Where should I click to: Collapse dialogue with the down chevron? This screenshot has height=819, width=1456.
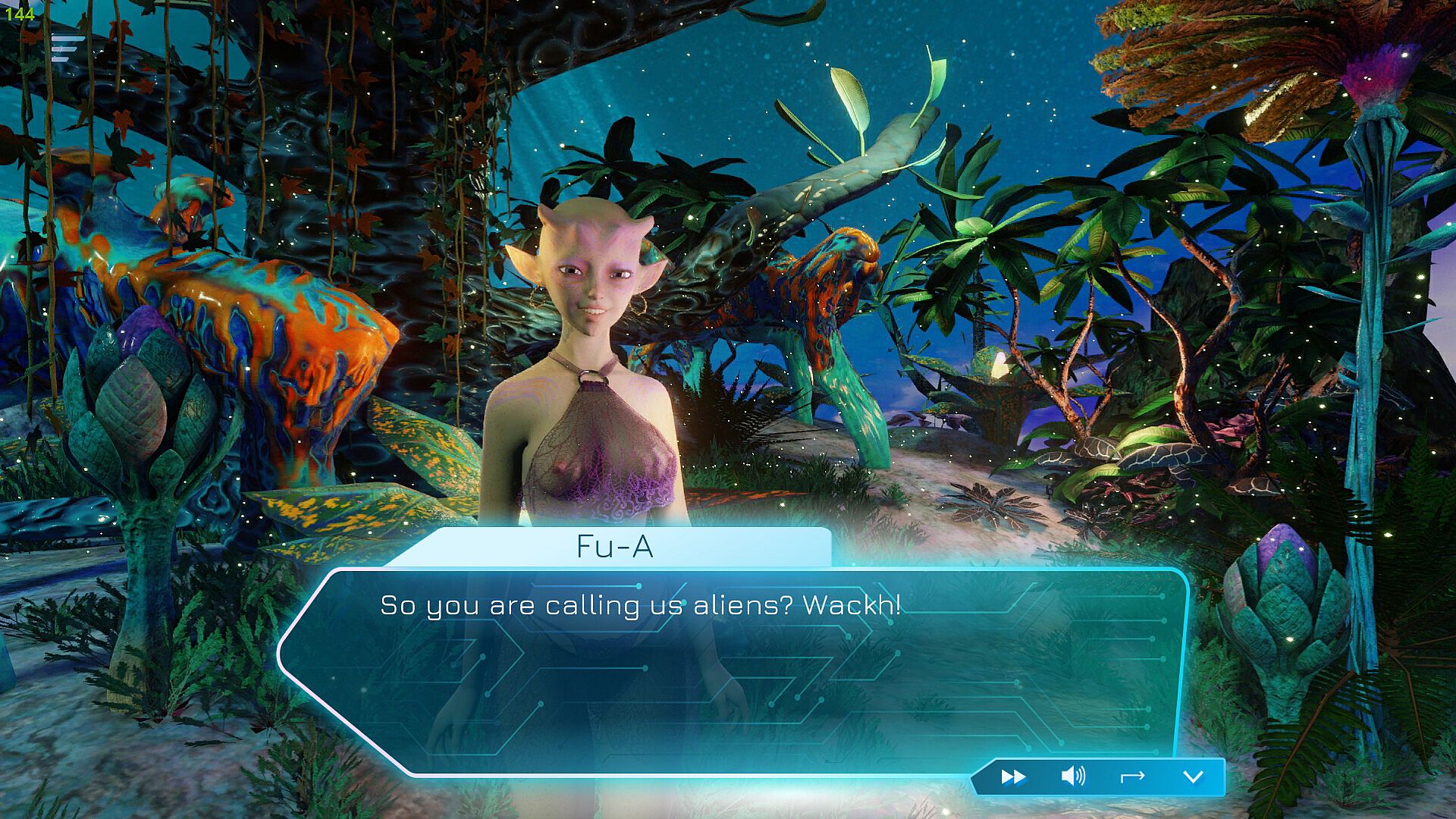tap(1193, 777)
